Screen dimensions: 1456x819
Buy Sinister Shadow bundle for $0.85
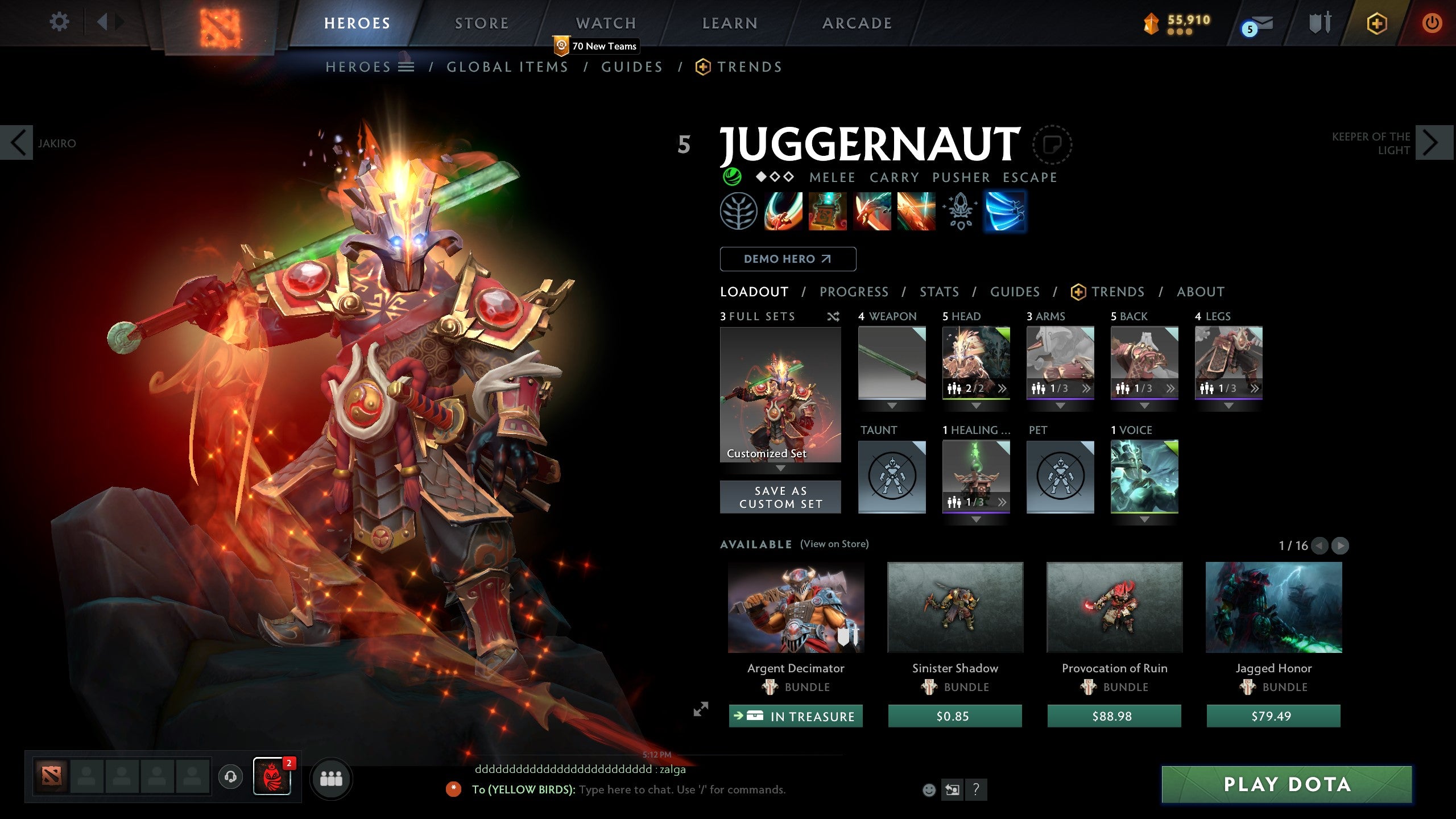955,716
